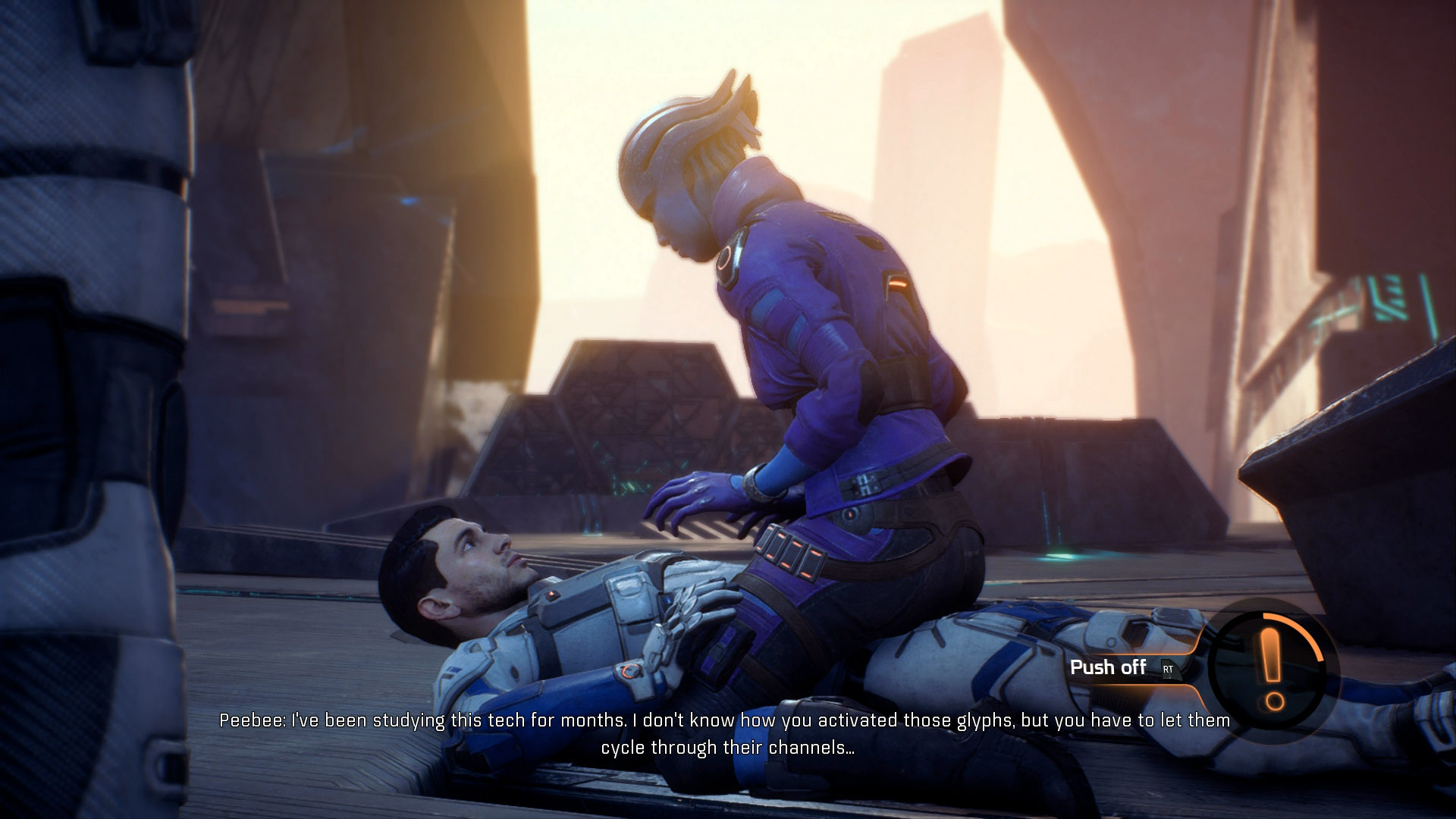Choose the Push off interrupt prompt
The image size is (1456, 819).
(x=1121, y=667)
